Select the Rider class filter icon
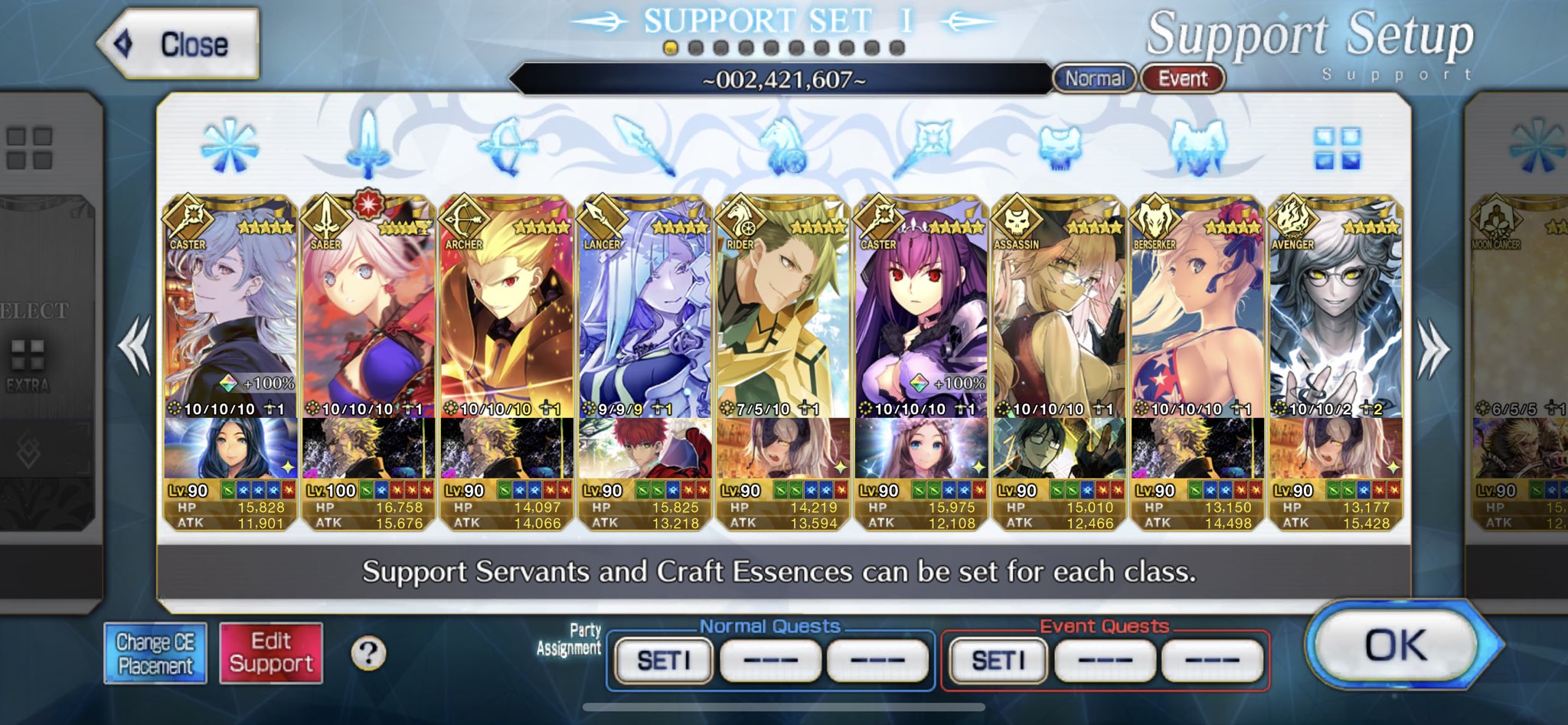 pos(785,144)
